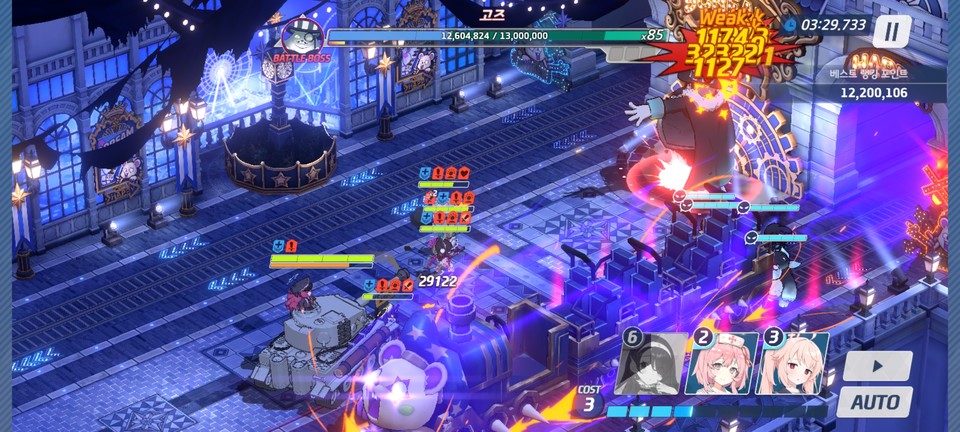The image size is (960, 432).
Task: Use the cost 2 nurse skill card
Action: tap(721, 364)
